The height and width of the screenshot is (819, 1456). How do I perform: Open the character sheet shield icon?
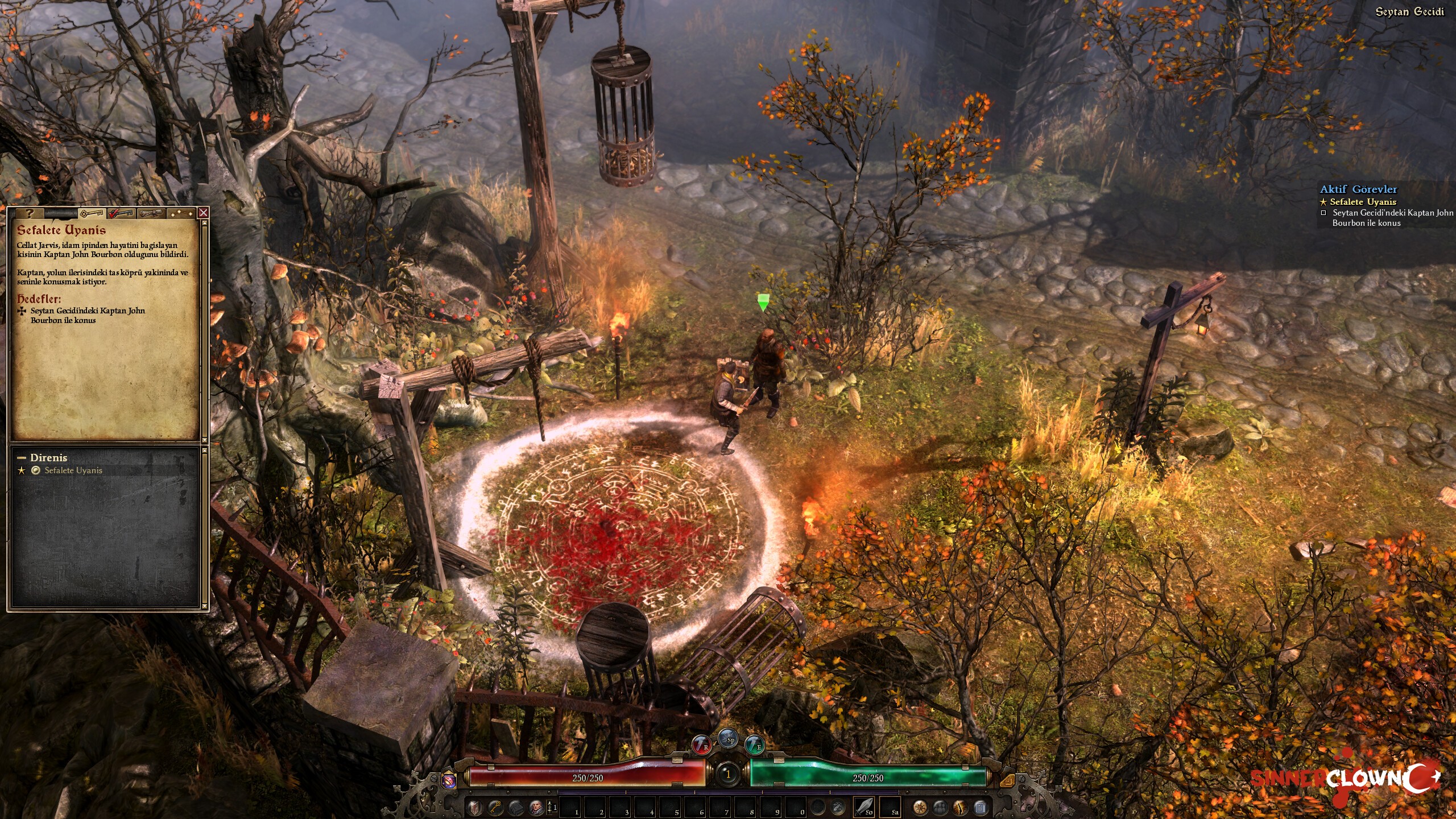[475, 807]
